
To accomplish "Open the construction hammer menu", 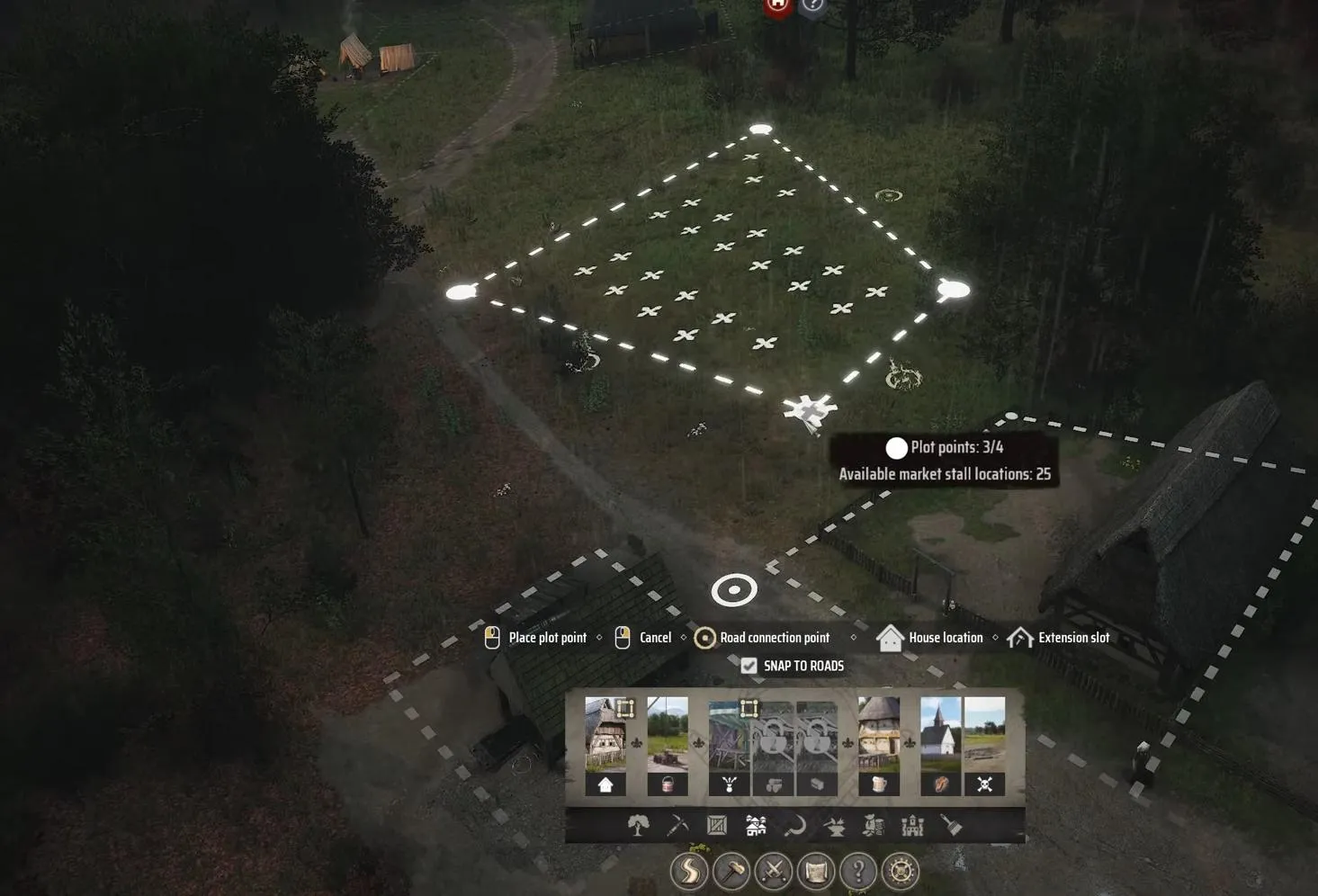I will (x=731, y=871).
